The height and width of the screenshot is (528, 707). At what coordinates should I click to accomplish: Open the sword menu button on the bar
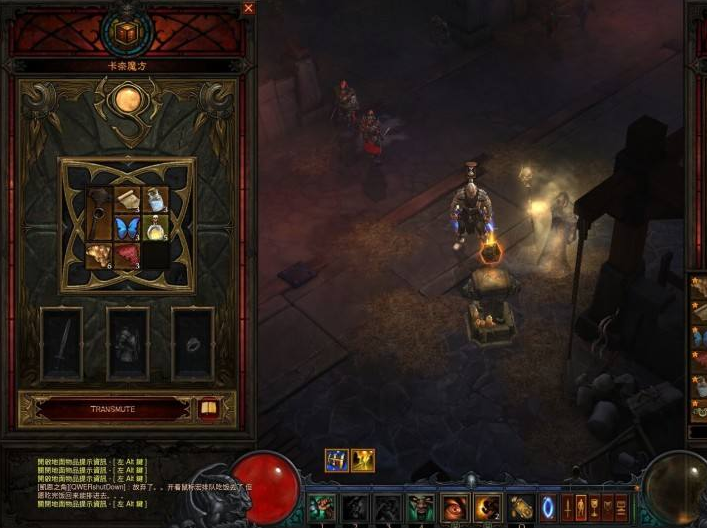click(x=568, y=506)
